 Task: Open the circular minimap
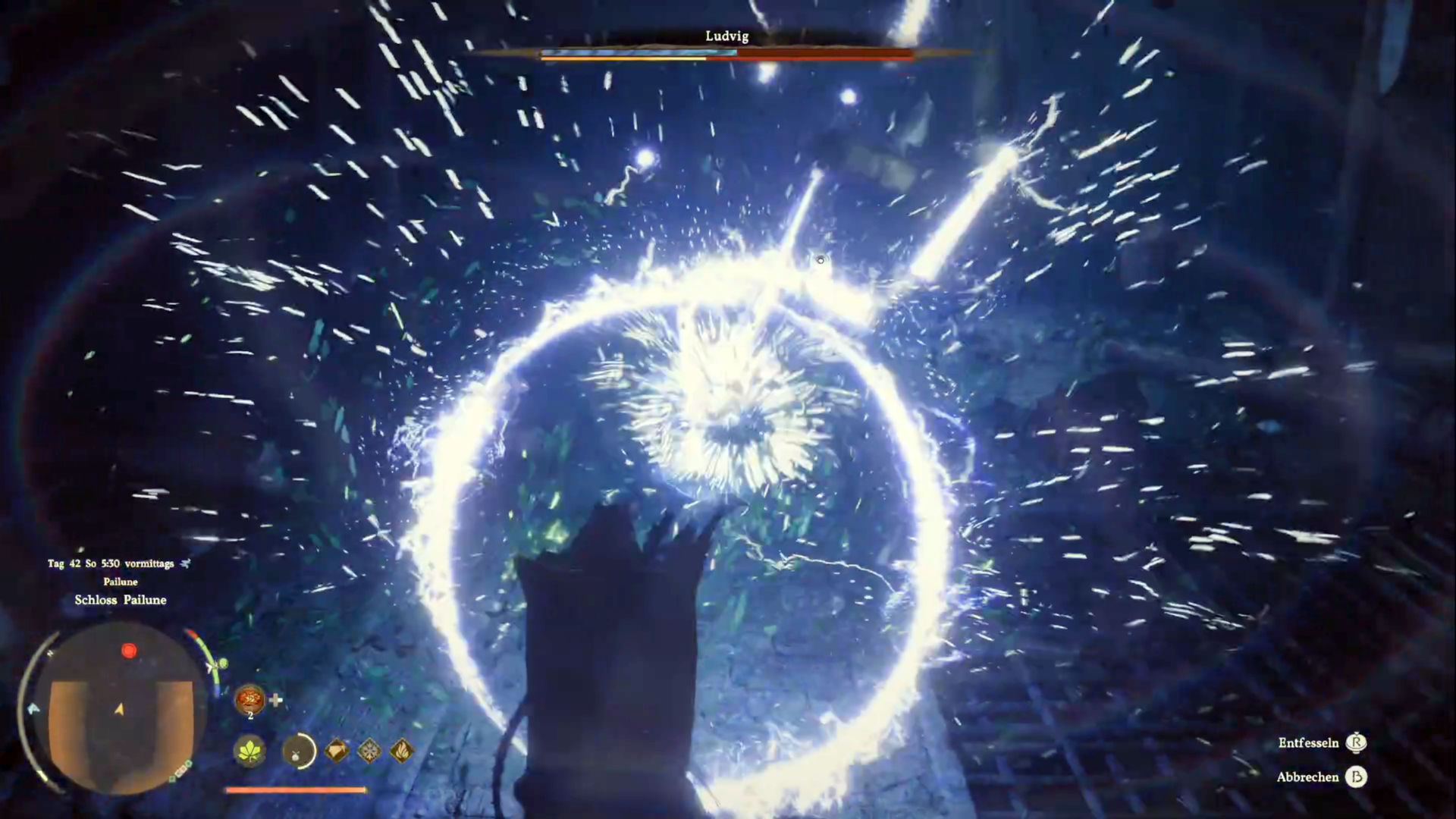pyautogui.click(x=120, y=709)
